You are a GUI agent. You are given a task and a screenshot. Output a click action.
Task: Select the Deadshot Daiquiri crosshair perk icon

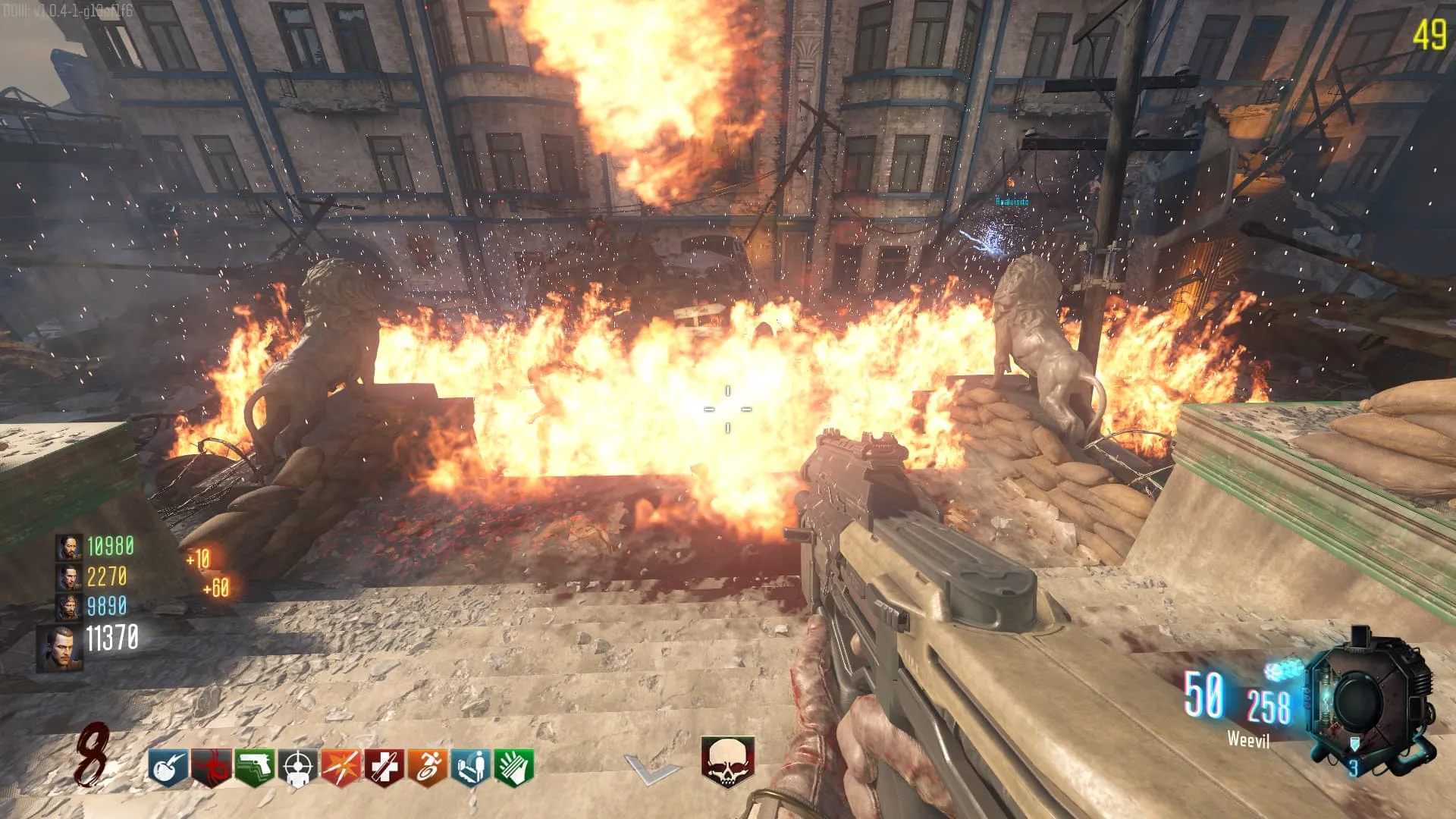tap(297, 767)
